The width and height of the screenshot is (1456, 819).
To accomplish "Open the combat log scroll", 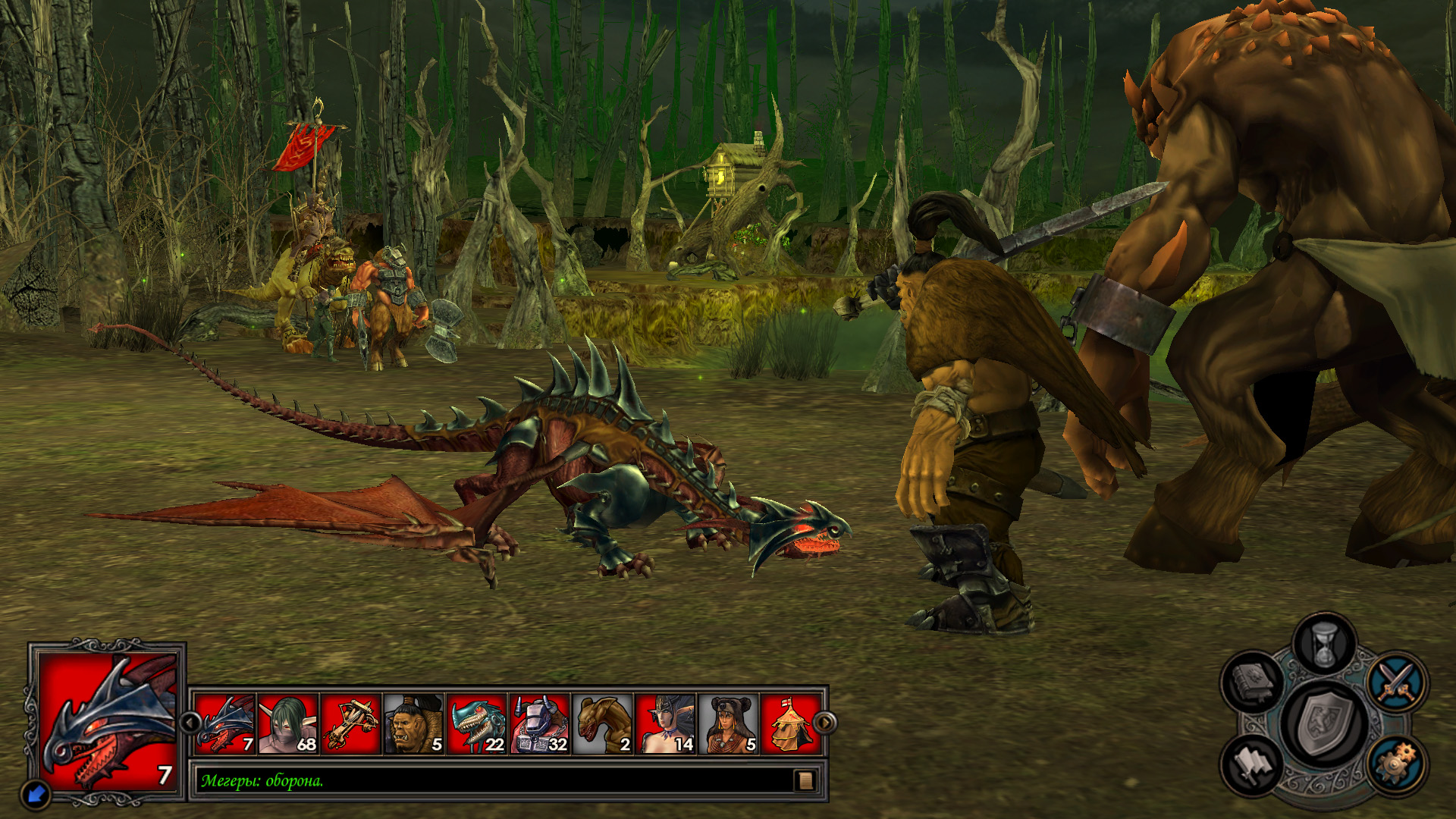I will 805,780.
